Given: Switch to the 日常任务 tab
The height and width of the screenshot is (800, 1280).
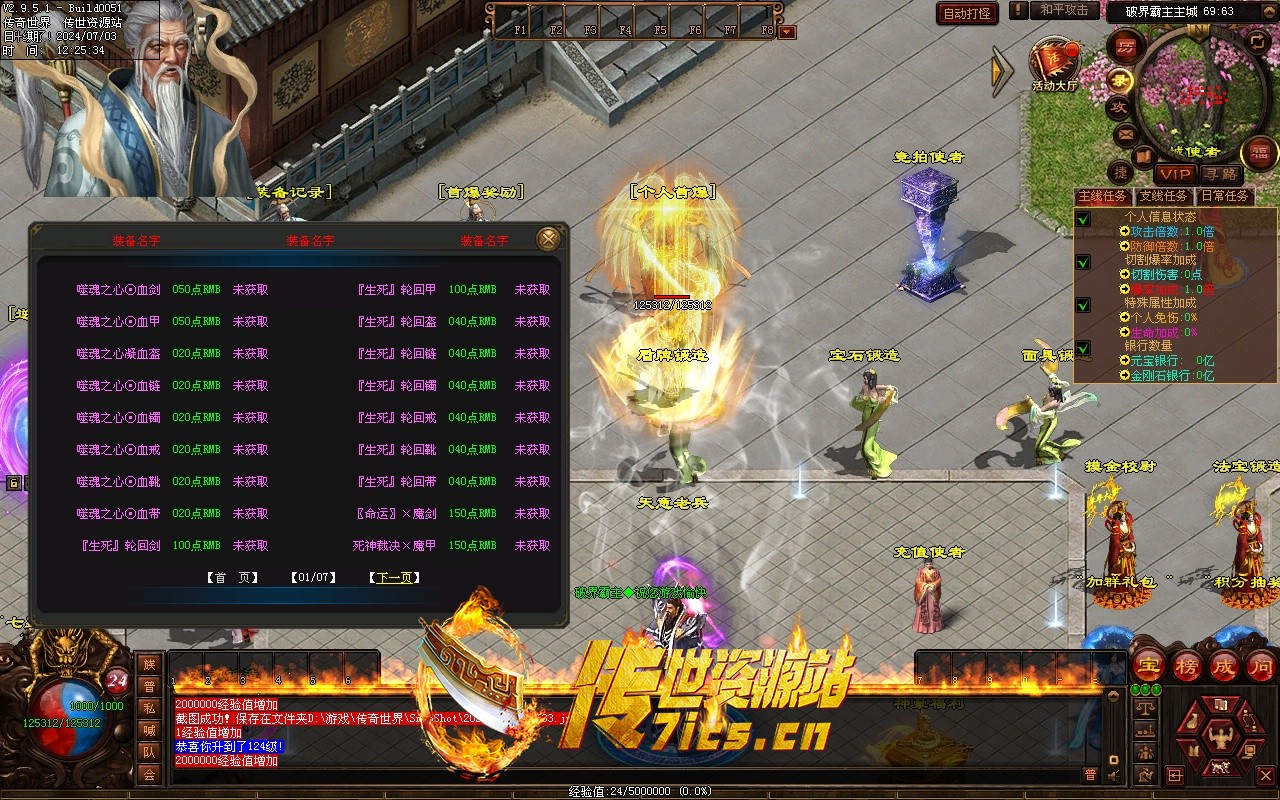Looking at the screenshot, I should pyautogui.click(x=1225, y=196).
